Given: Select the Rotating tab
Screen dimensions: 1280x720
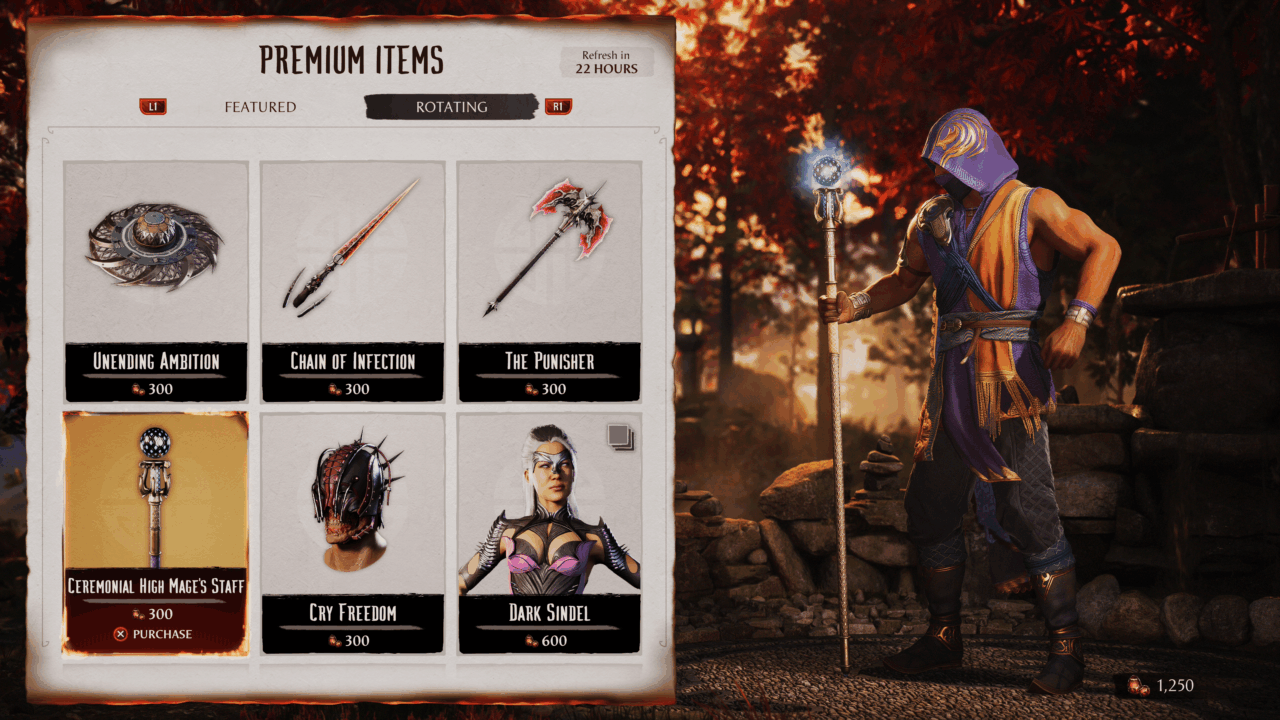Looking at the screenshot, I should pyautogui.click(x=451, y=107).
